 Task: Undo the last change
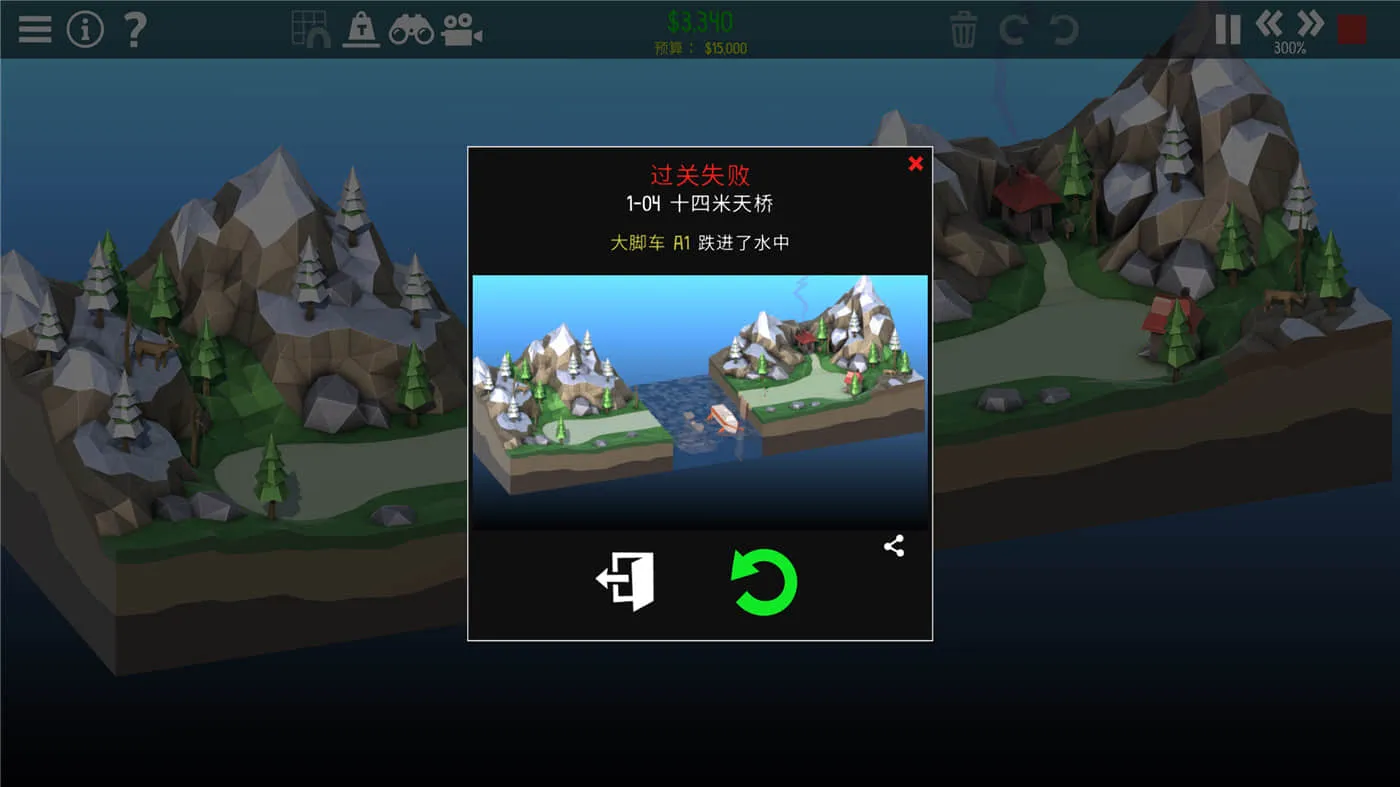[1061, 30]
